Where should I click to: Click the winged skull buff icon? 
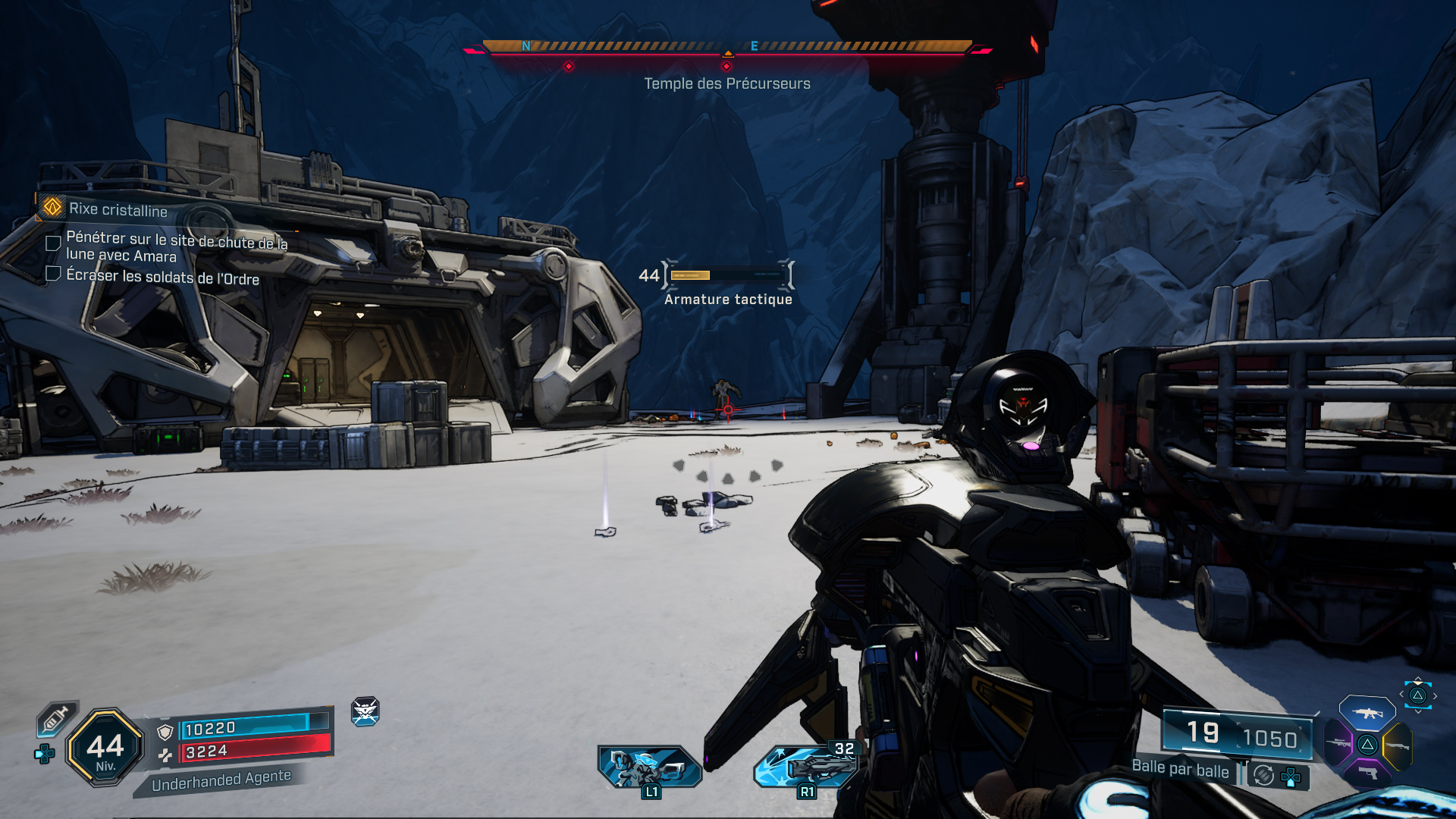click(x=365, y=711)
